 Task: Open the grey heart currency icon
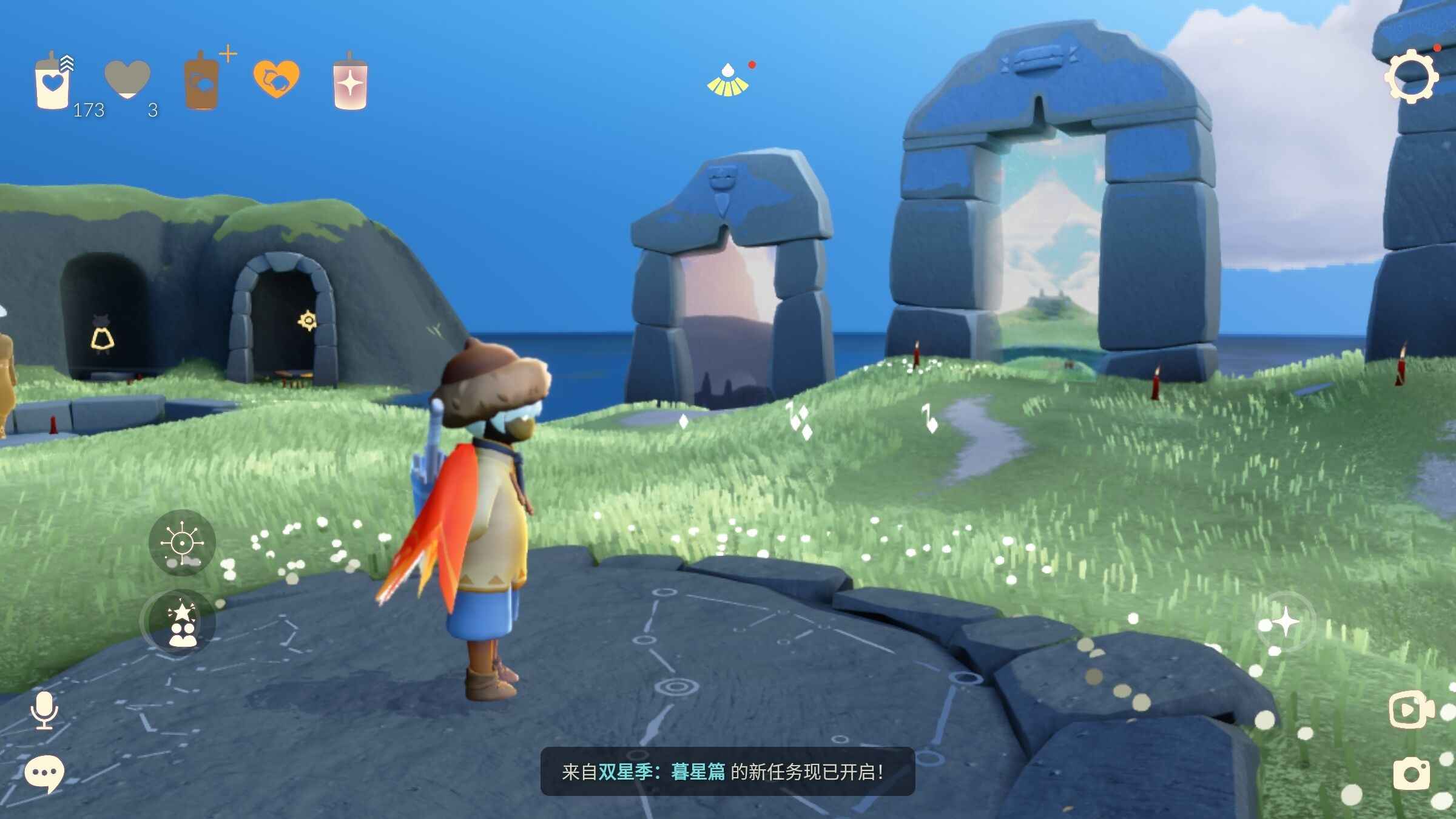pyautogui.click(x=127, y=79)
